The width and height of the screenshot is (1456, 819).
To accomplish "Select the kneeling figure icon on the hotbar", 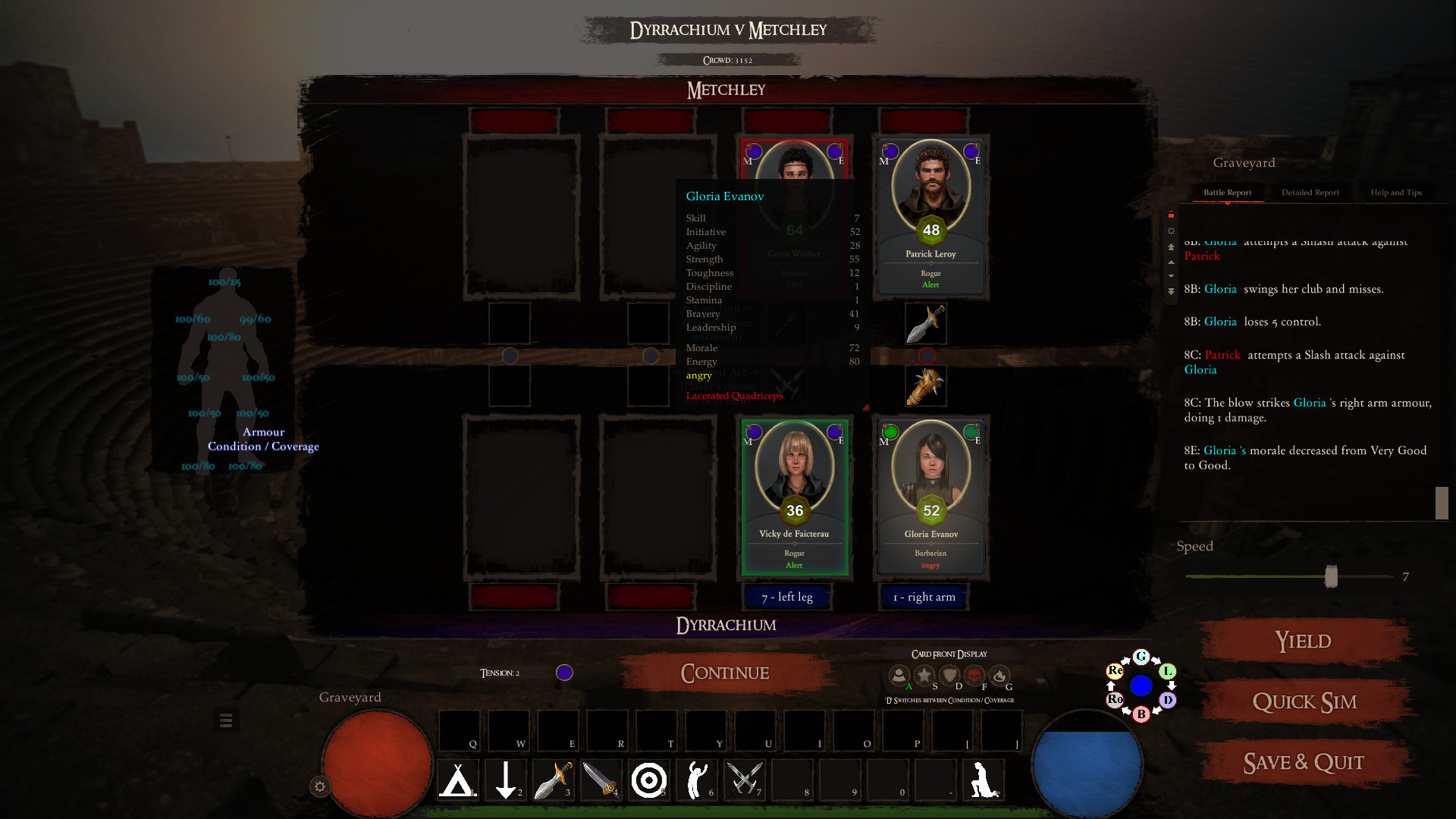I will (986, 780).
